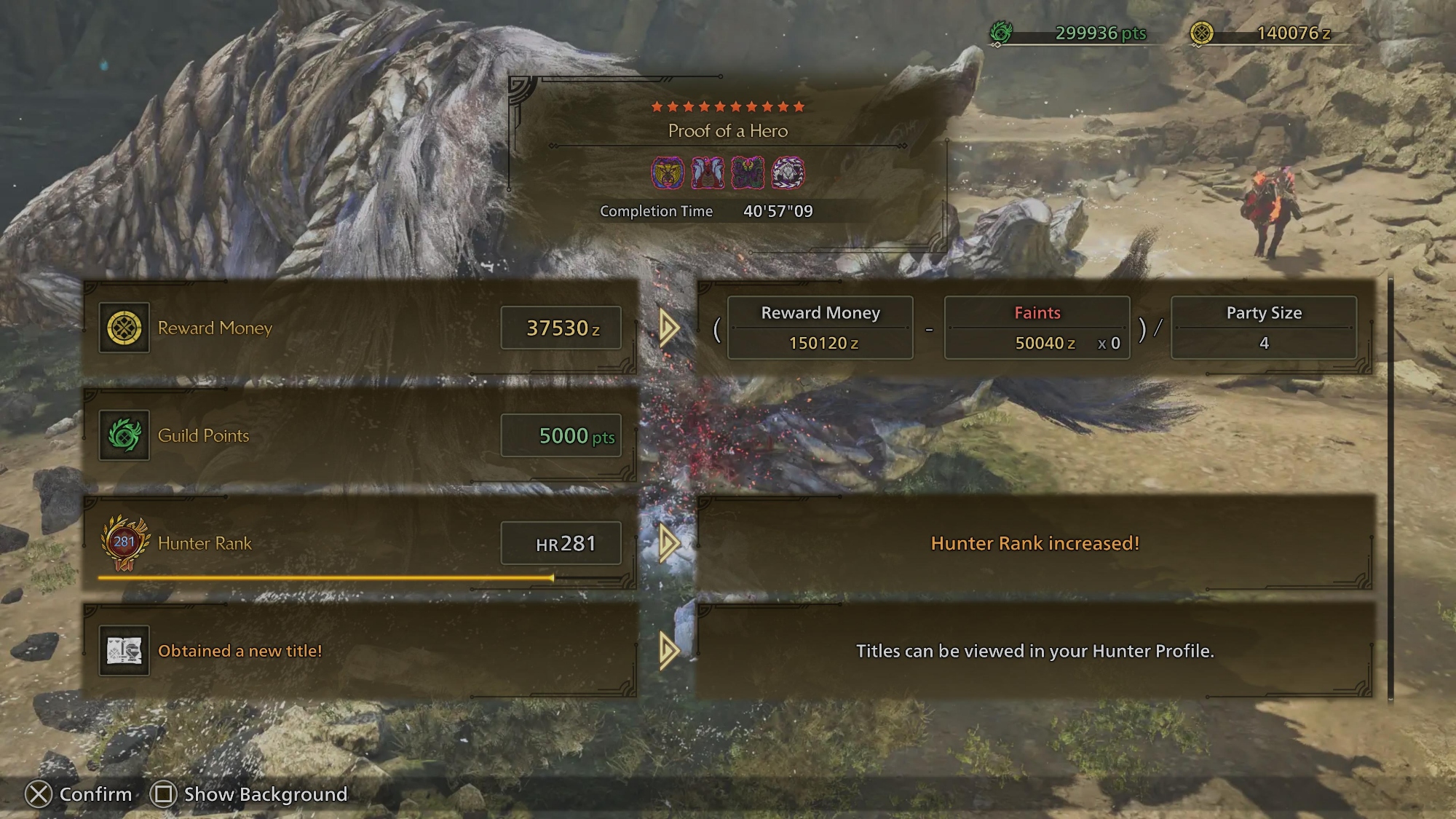Click the new title scroll icon
This screenshot has height=819, width=1456.
pyautogui.click(x=124, y=651)
